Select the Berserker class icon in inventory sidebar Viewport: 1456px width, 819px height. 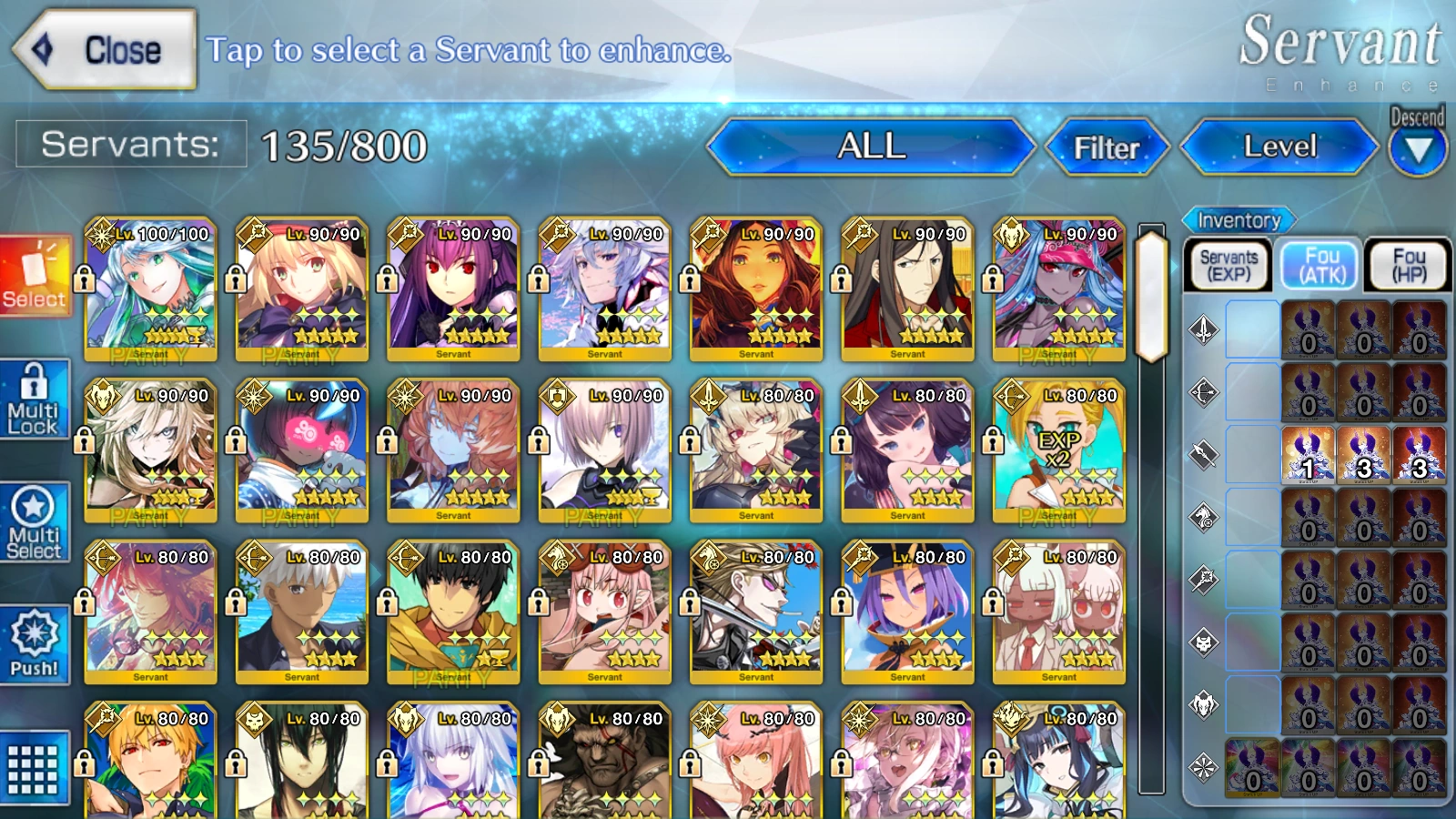1203,705
